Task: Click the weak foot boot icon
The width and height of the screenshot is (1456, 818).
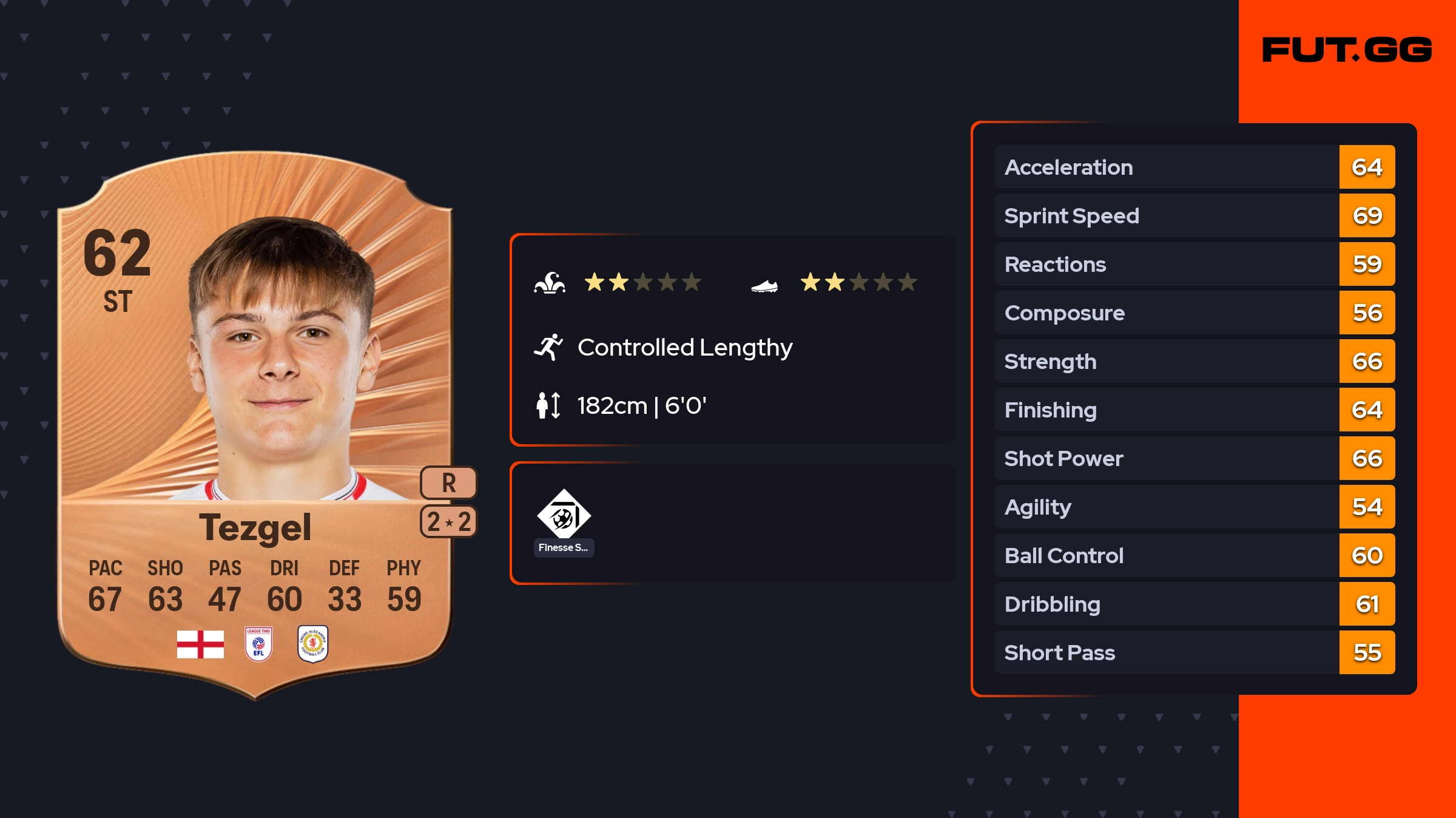Action: pyautogui.click(x=764, y=285)
